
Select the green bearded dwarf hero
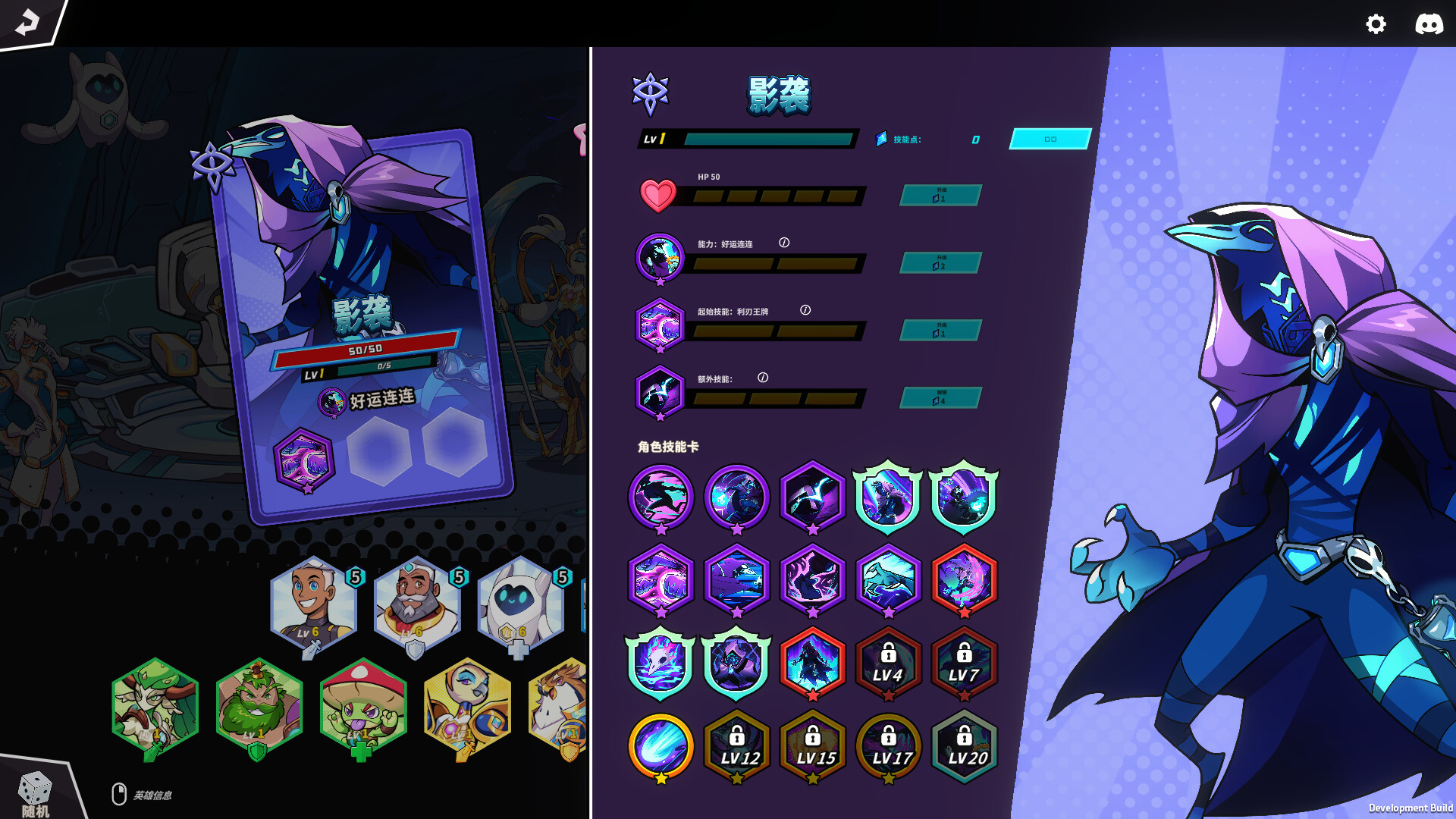259,707
